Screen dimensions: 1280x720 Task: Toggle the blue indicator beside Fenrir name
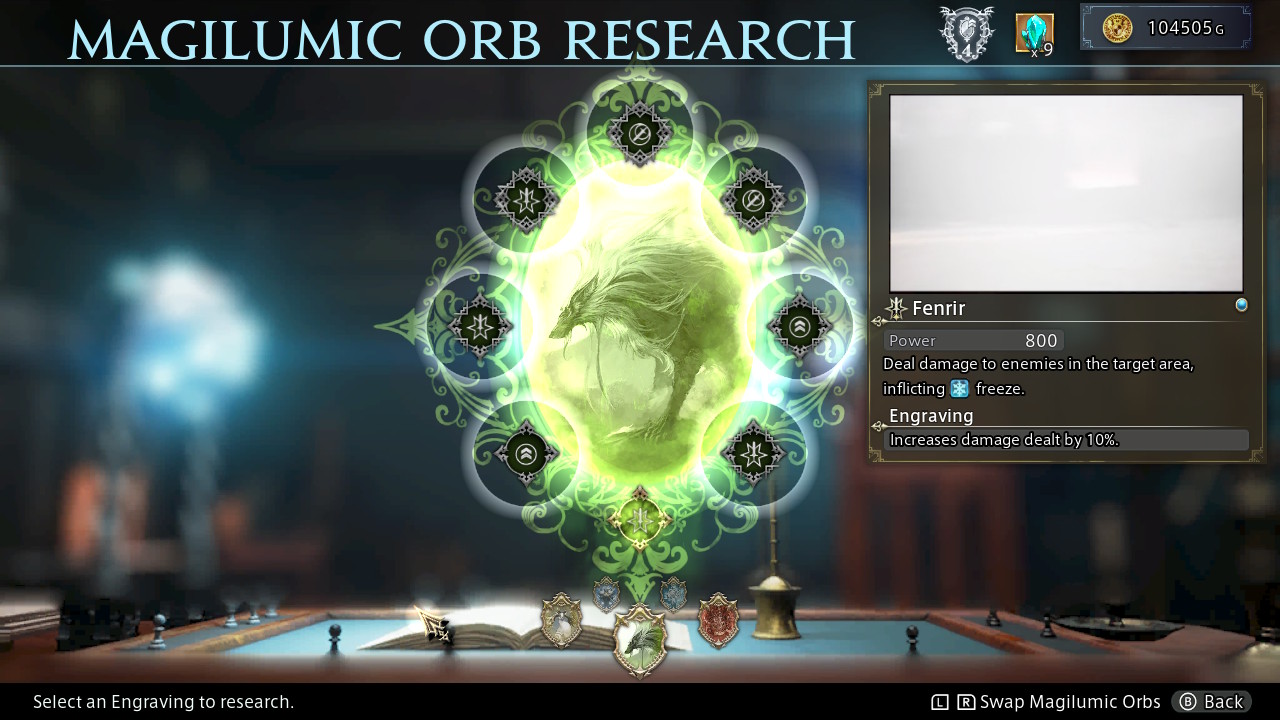[x=1241, y=304]
